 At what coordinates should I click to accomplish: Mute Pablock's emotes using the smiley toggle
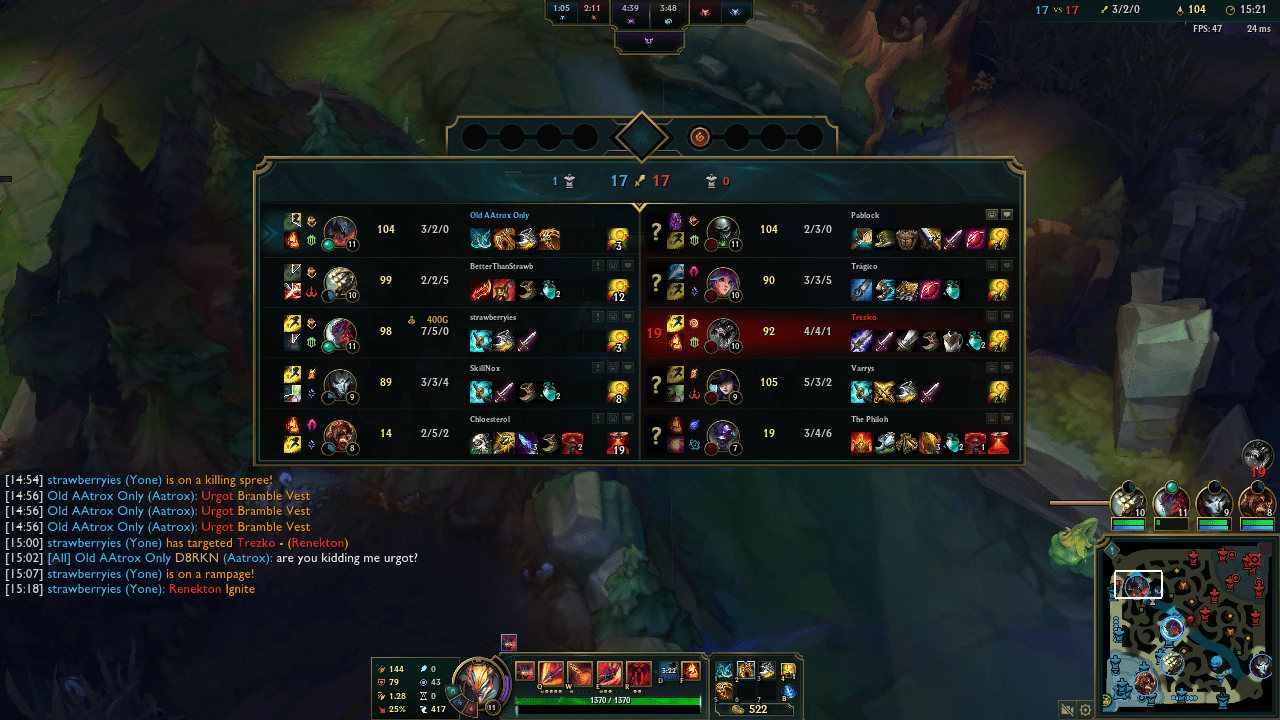point(990,214)
